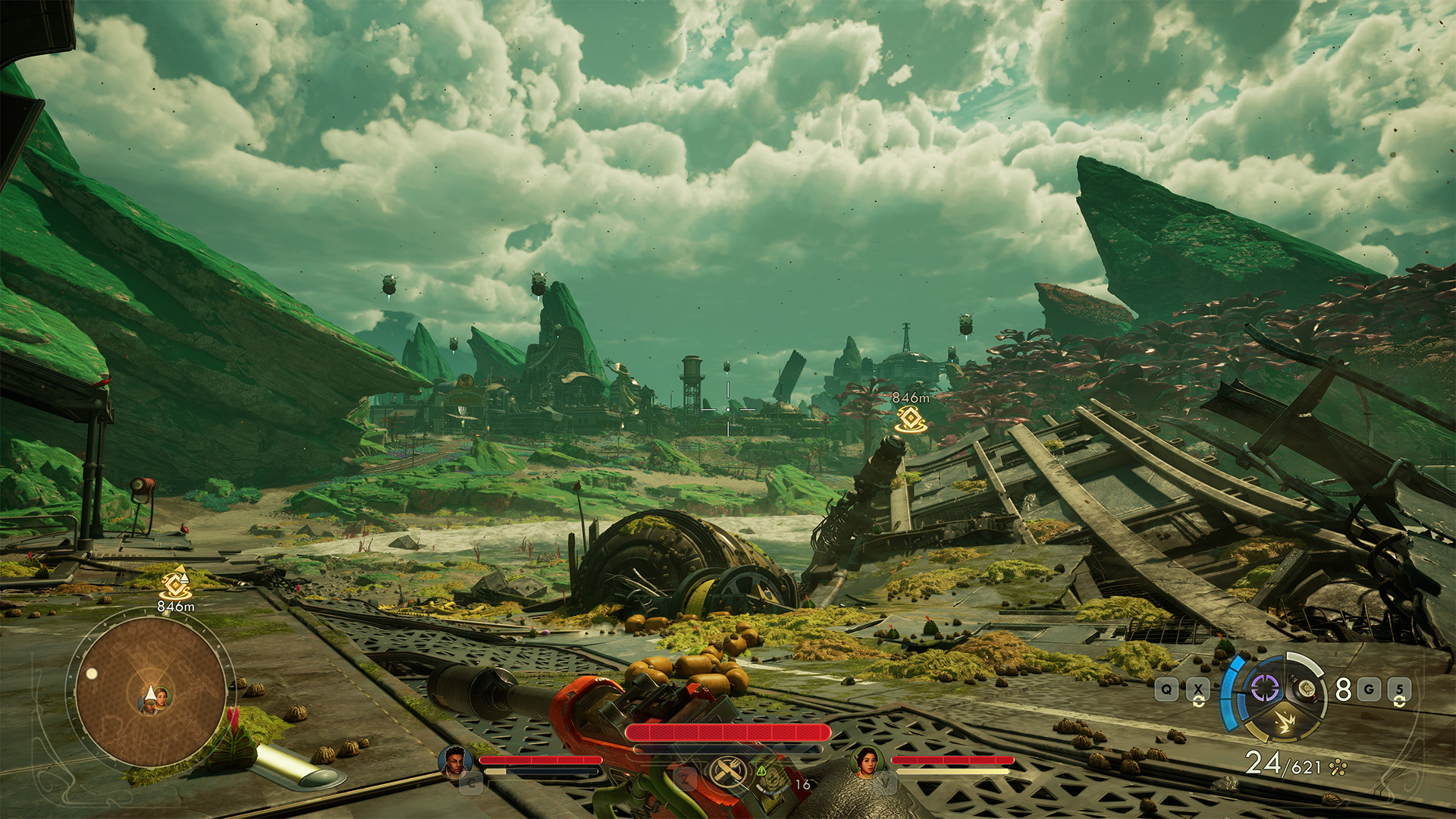The width and height of the screenshot is (1456, 819).
Task: Select the quest waypoint marker above the minimap
Action: click(x=175, y=583)
